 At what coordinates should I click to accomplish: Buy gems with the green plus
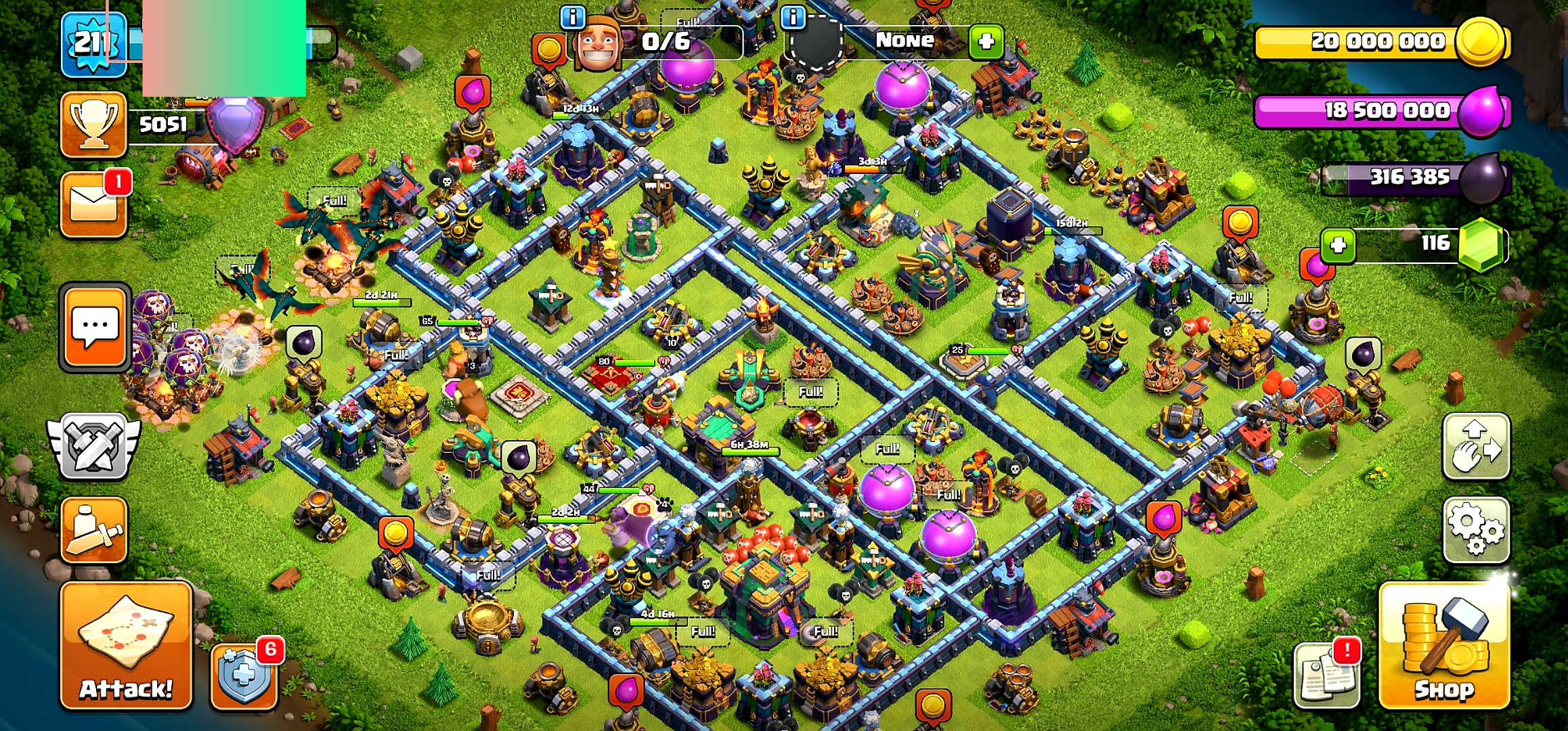1338,244
